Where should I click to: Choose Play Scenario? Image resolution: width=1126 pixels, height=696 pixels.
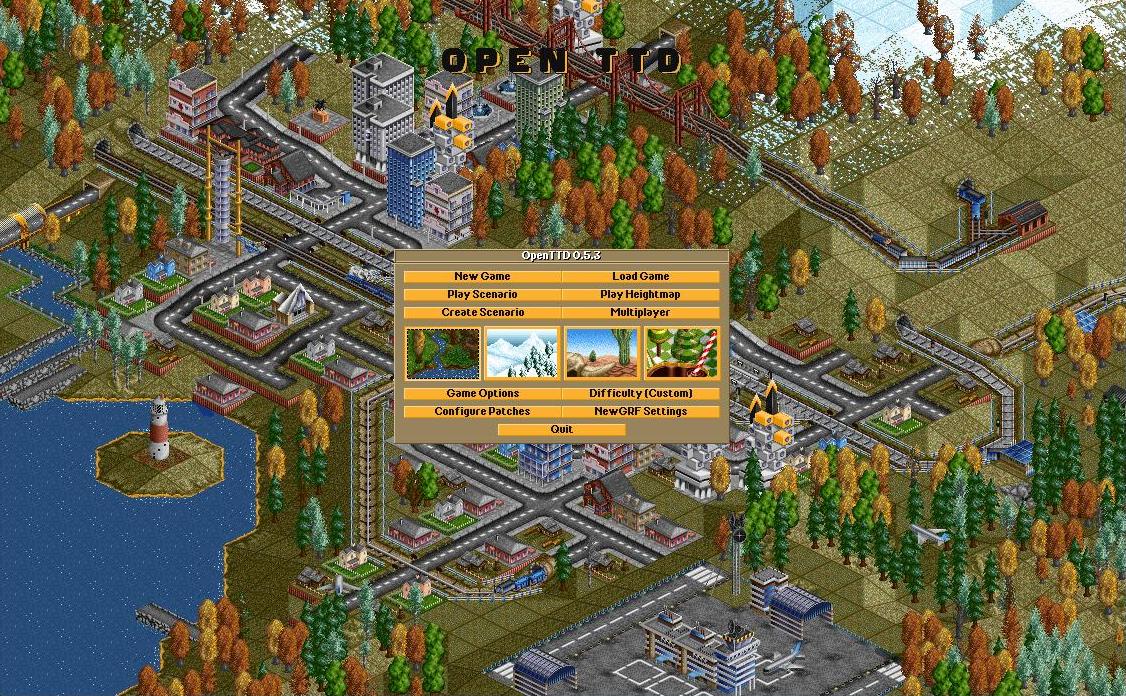tap(482, 295)
